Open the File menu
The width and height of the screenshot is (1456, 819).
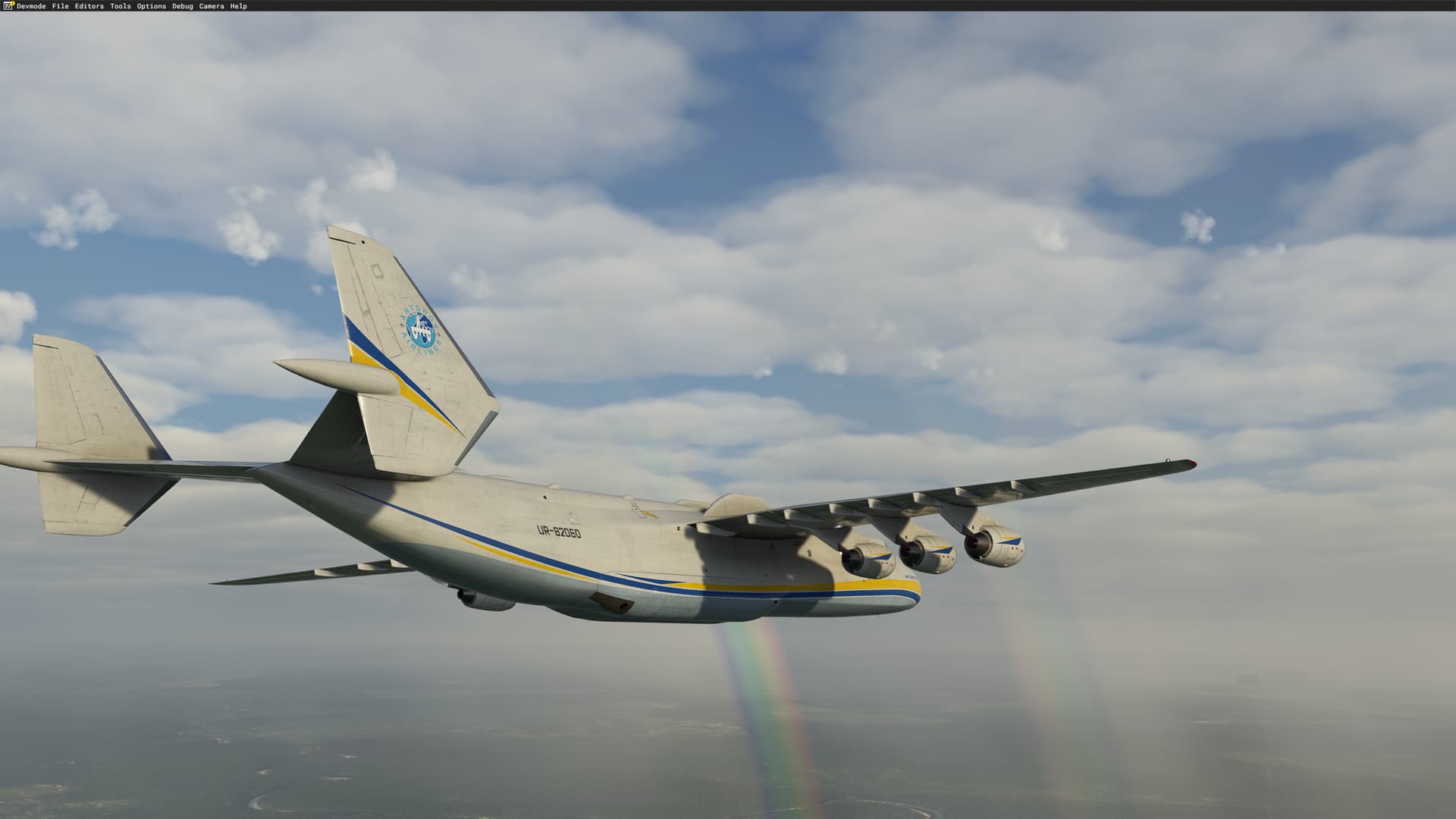pos(60,6)
